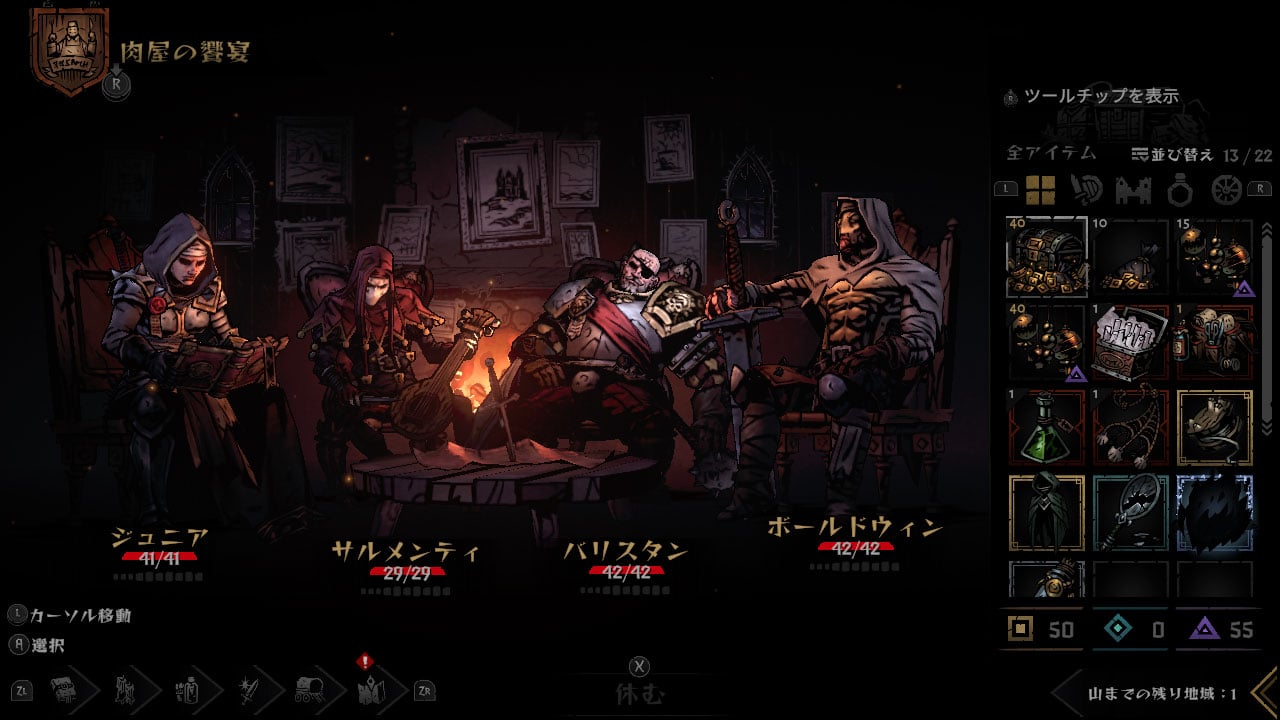Image resolution: width=1280 pixels, height=720 pixels.
Task: Open the ring trinket category tab
Action: pyautogui.click(x=1178, y=189)
